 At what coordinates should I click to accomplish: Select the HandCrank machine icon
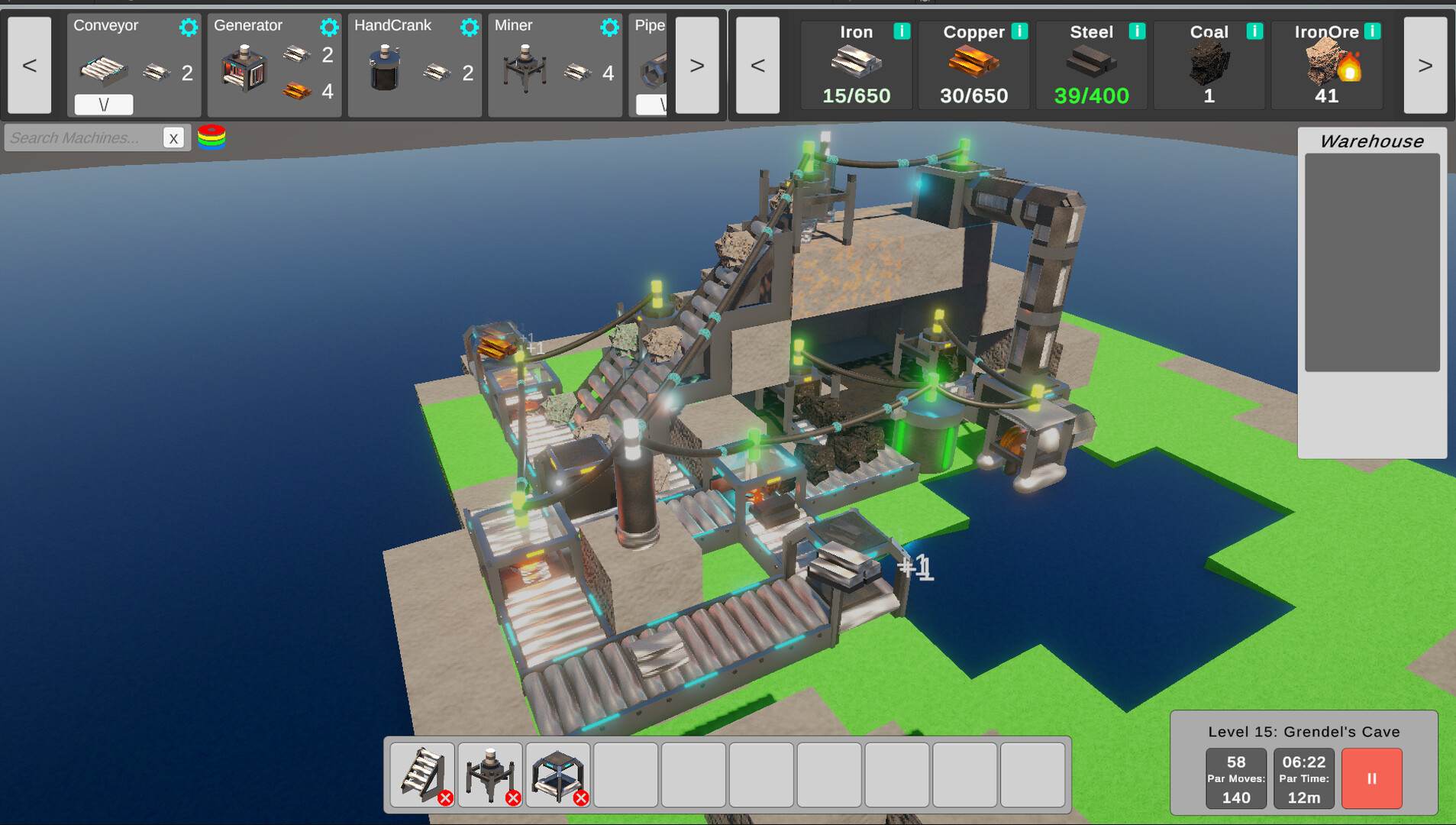coord(383,69)
